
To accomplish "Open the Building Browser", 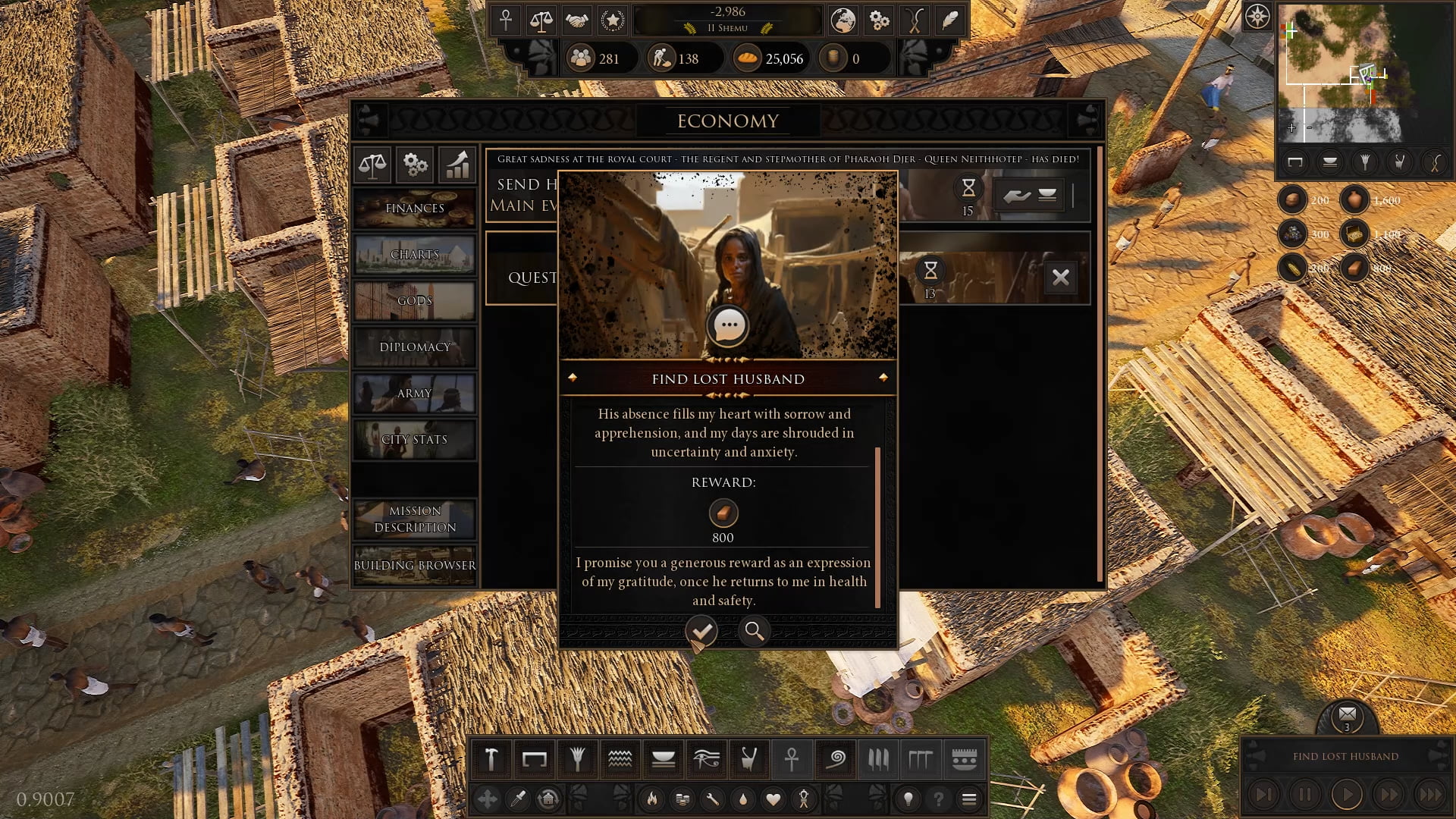I will click(415, 565).
